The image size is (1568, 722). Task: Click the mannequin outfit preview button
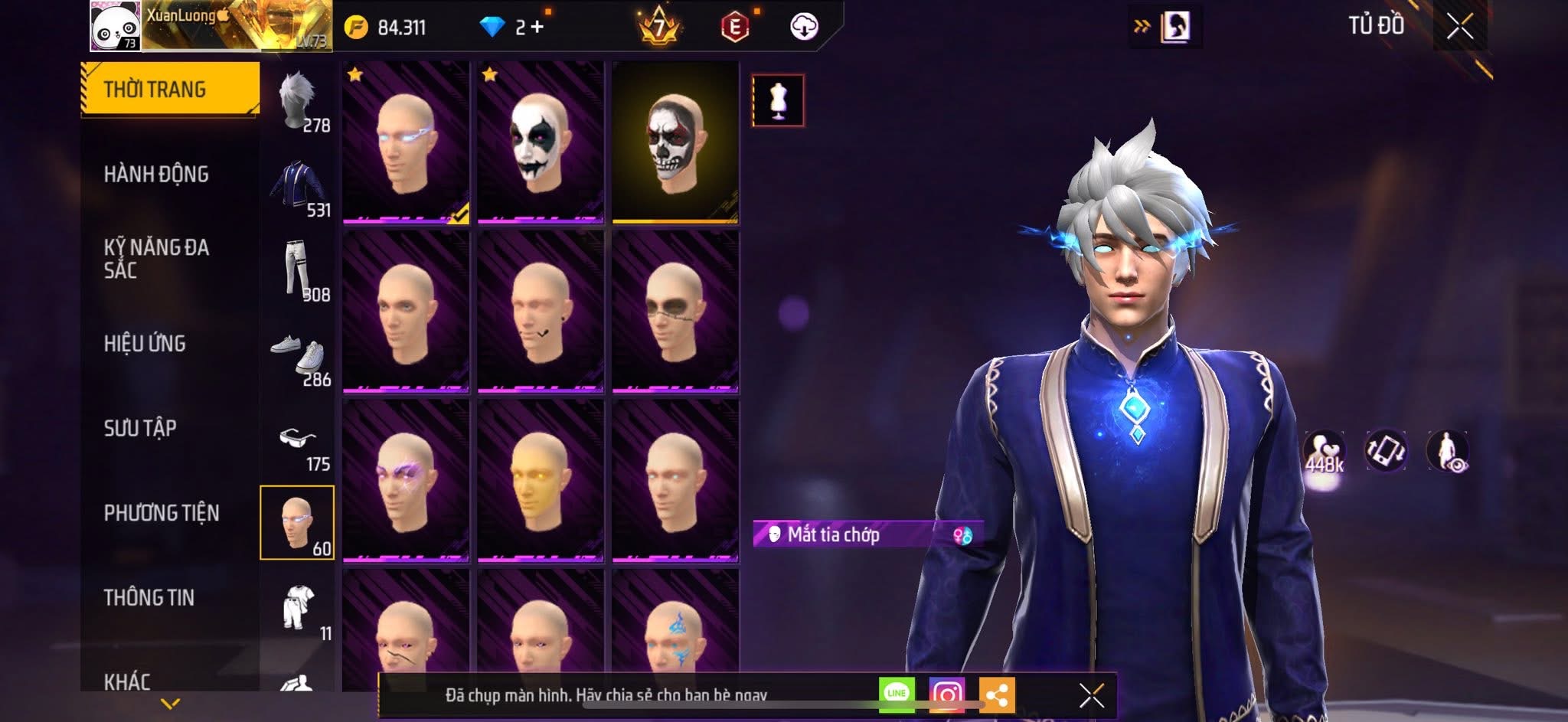(x=778, y=100)
